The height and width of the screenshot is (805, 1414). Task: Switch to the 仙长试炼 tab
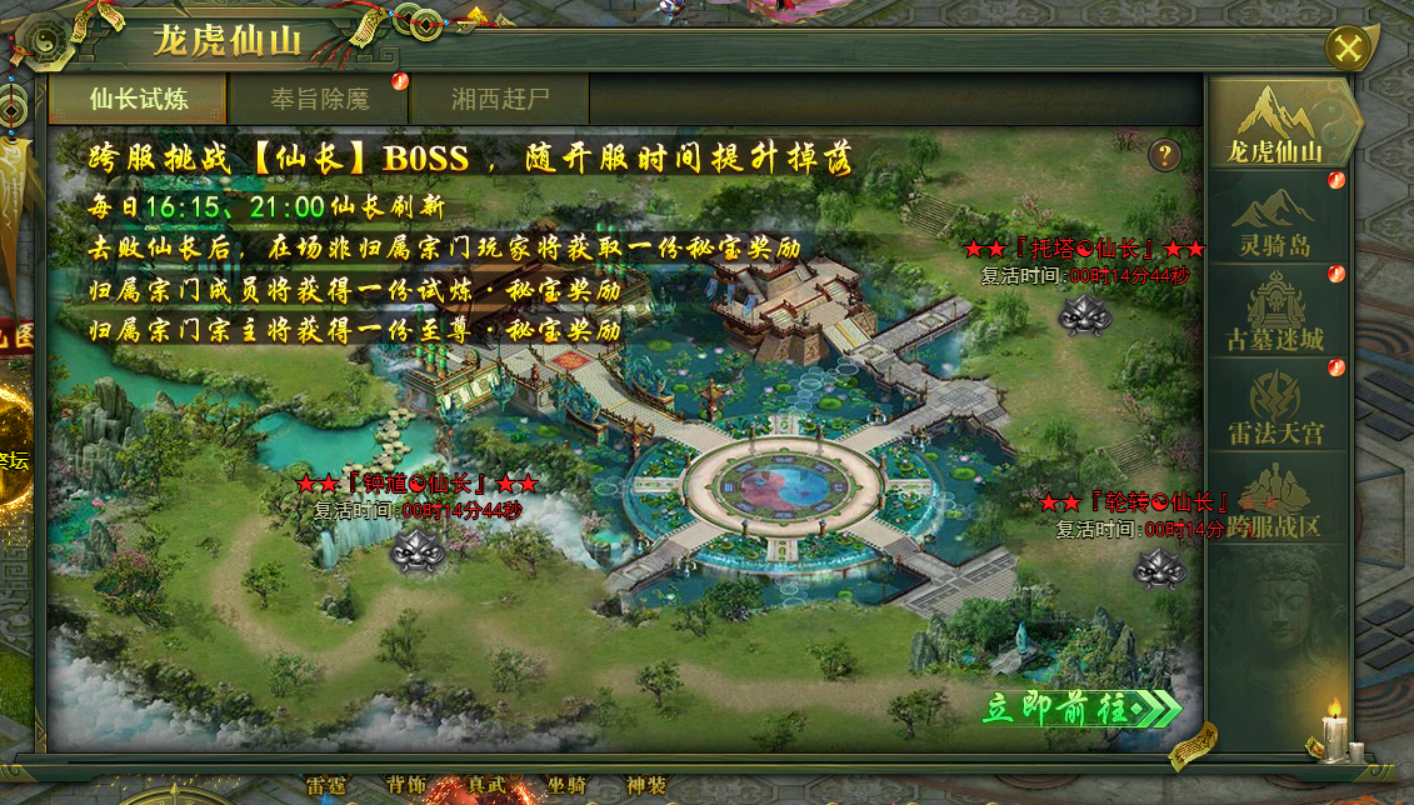[x=138, y=99]
